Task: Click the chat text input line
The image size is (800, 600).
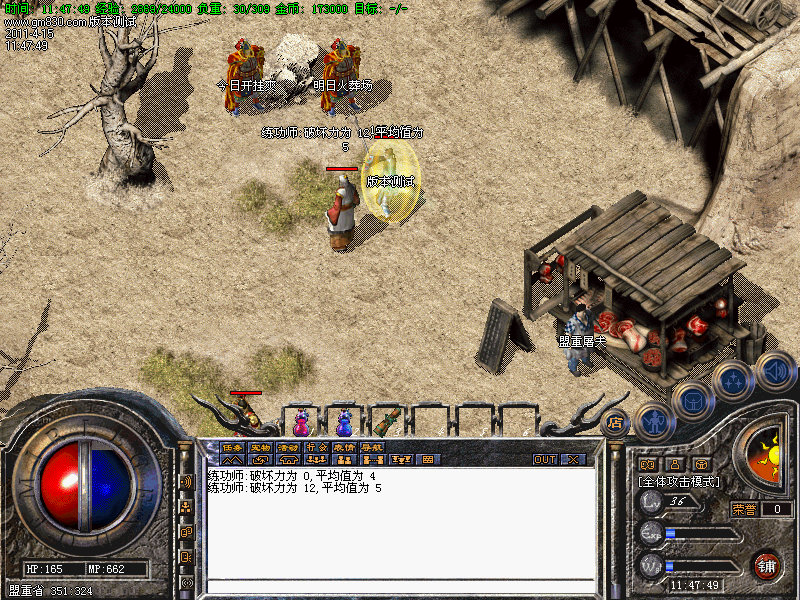Action: [x=400, y=586]
